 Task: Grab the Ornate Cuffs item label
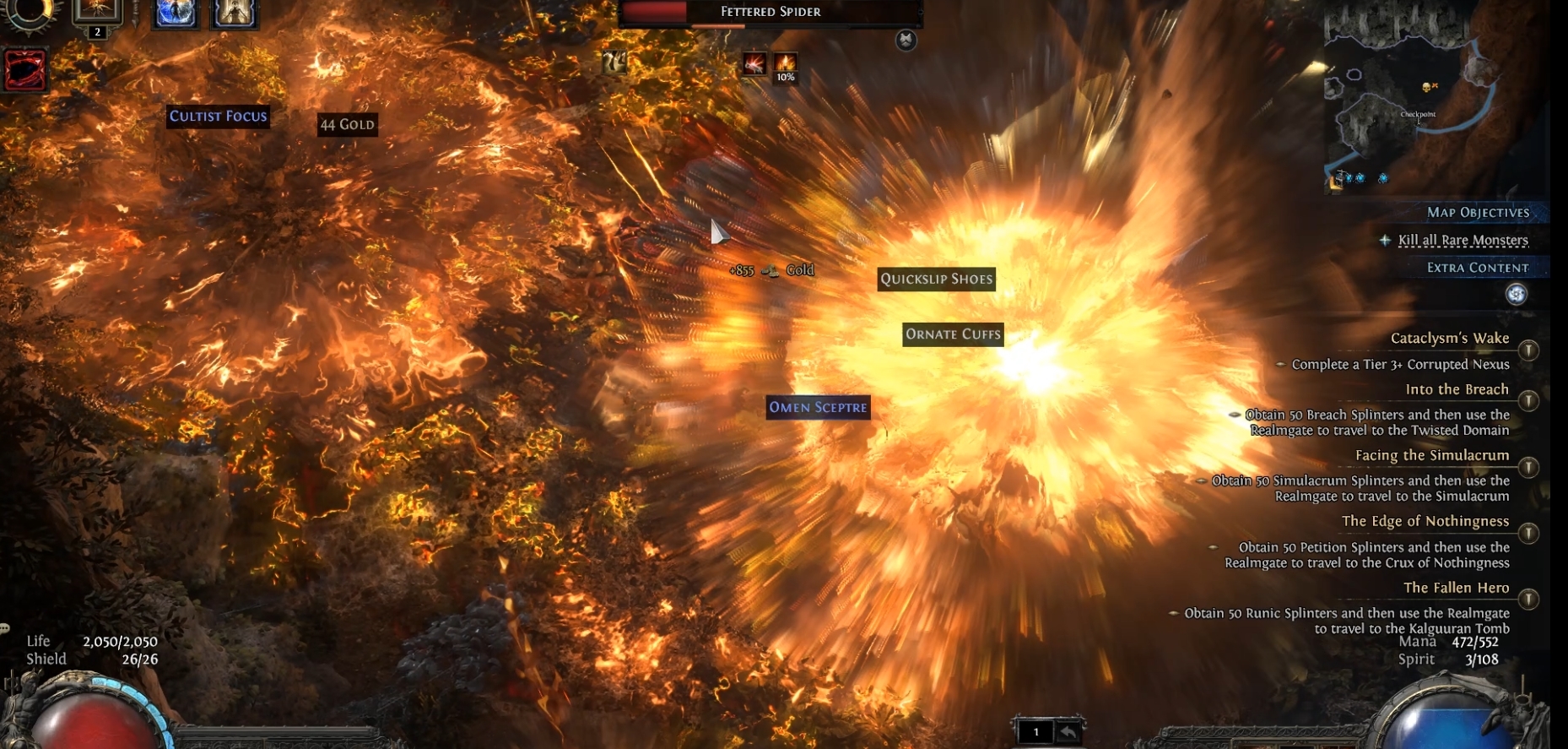pyautogui.click(x=953, y=334)
